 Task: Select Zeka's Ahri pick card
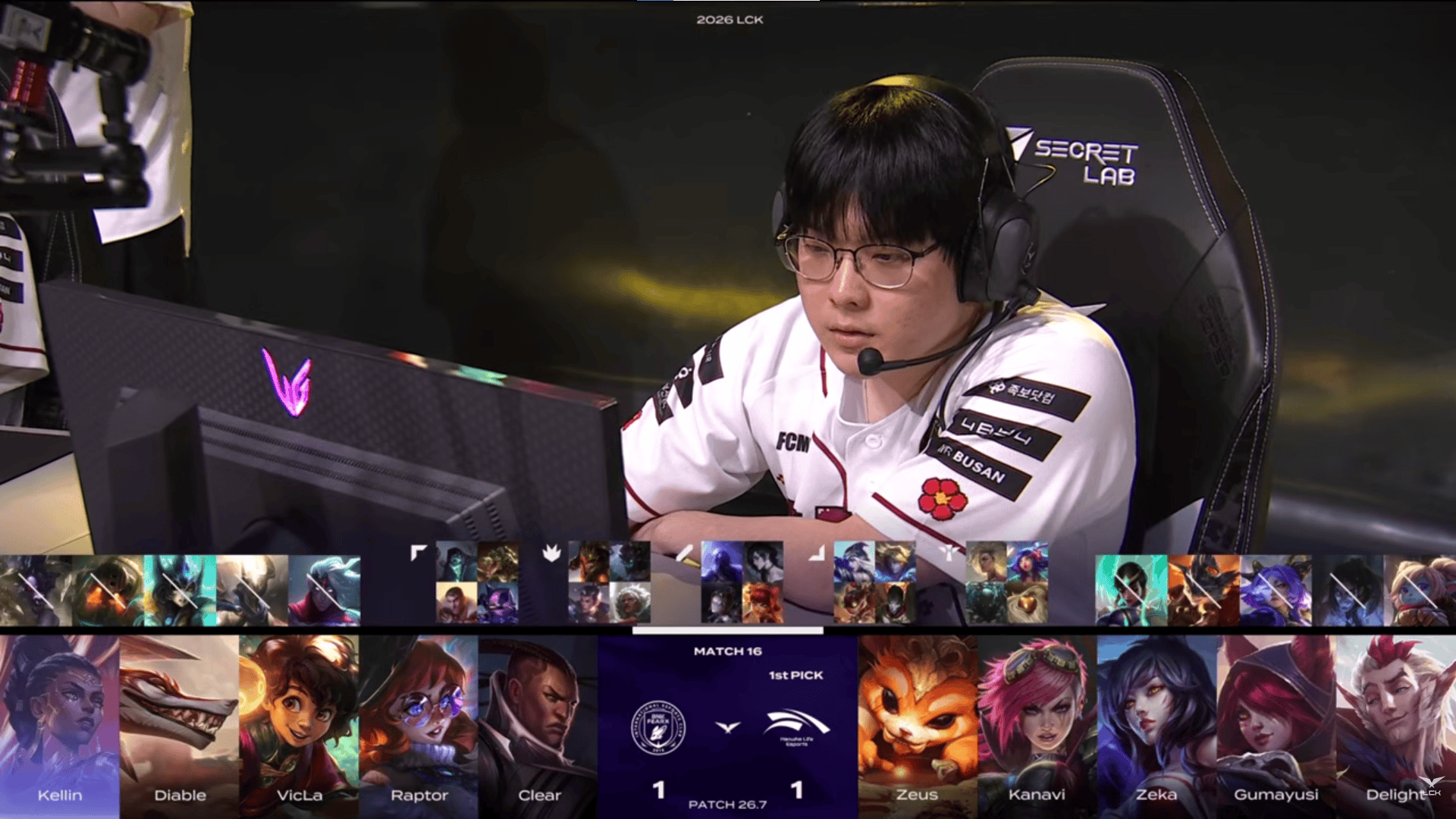coord(1157,724)
